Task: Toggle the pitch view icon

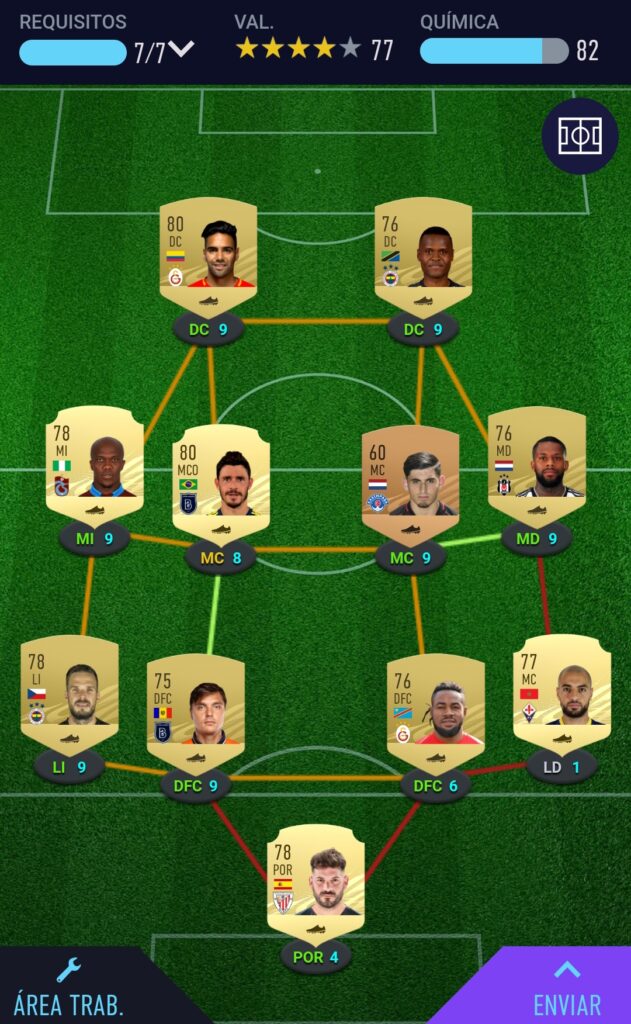Action: [579, 136]
